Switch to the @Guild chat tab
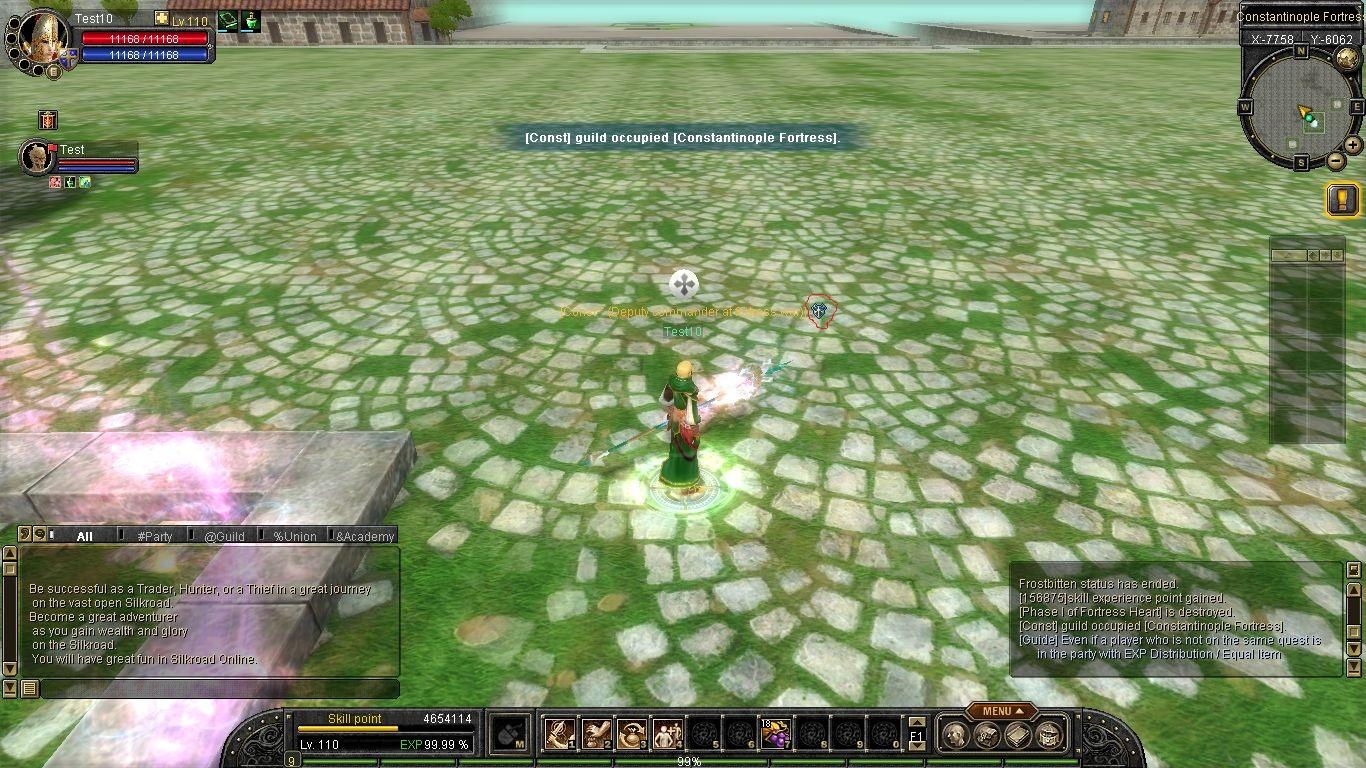 (225, 537)
